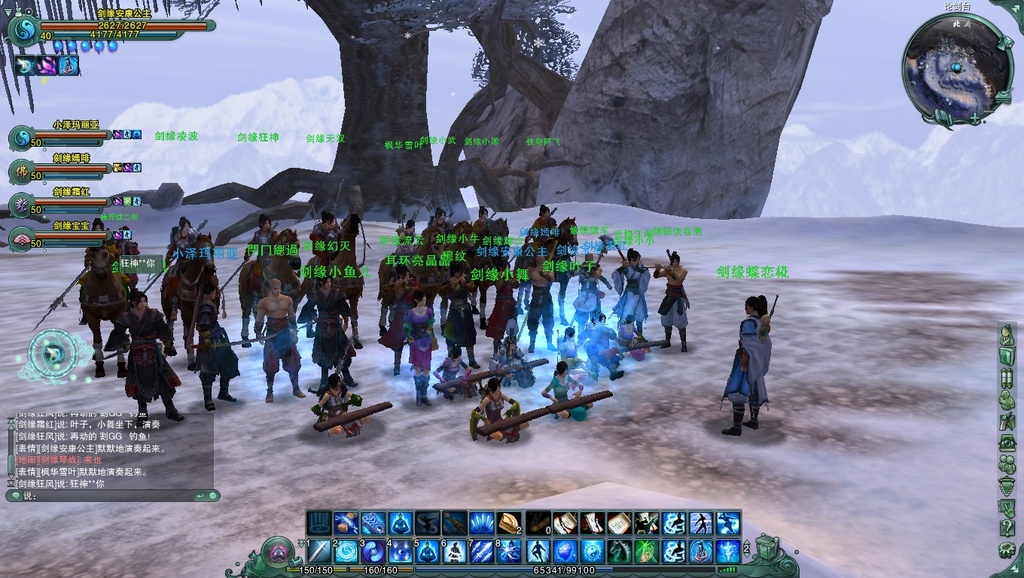This screenshot has height=578, width=1024.
Task: Use the ice shards skill in slot 7
Action: [x=482, y=551]
